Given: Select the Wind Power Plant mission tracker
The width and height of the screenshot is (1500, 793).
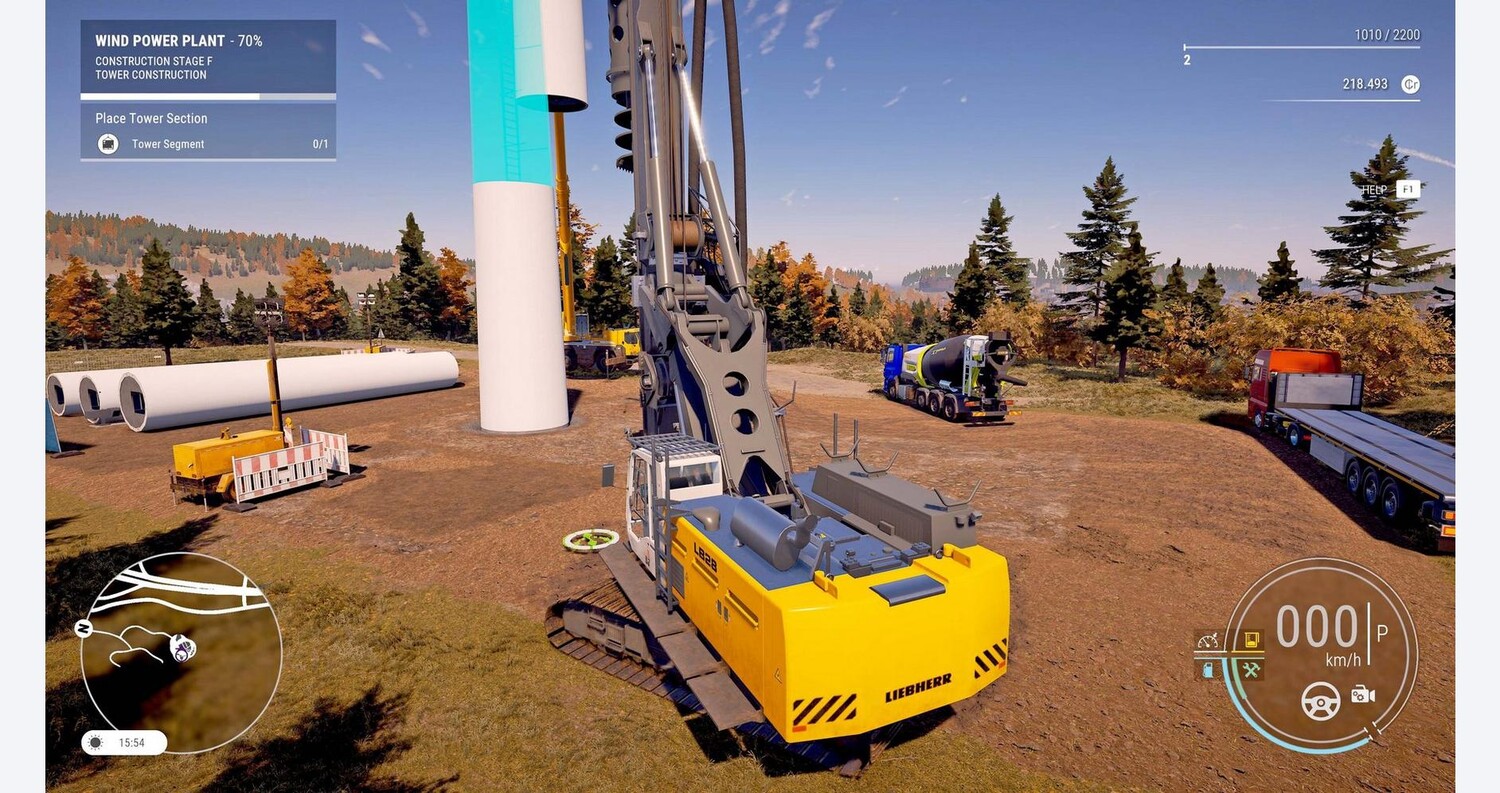Looking at the screenshot, I should pos(207,56).
